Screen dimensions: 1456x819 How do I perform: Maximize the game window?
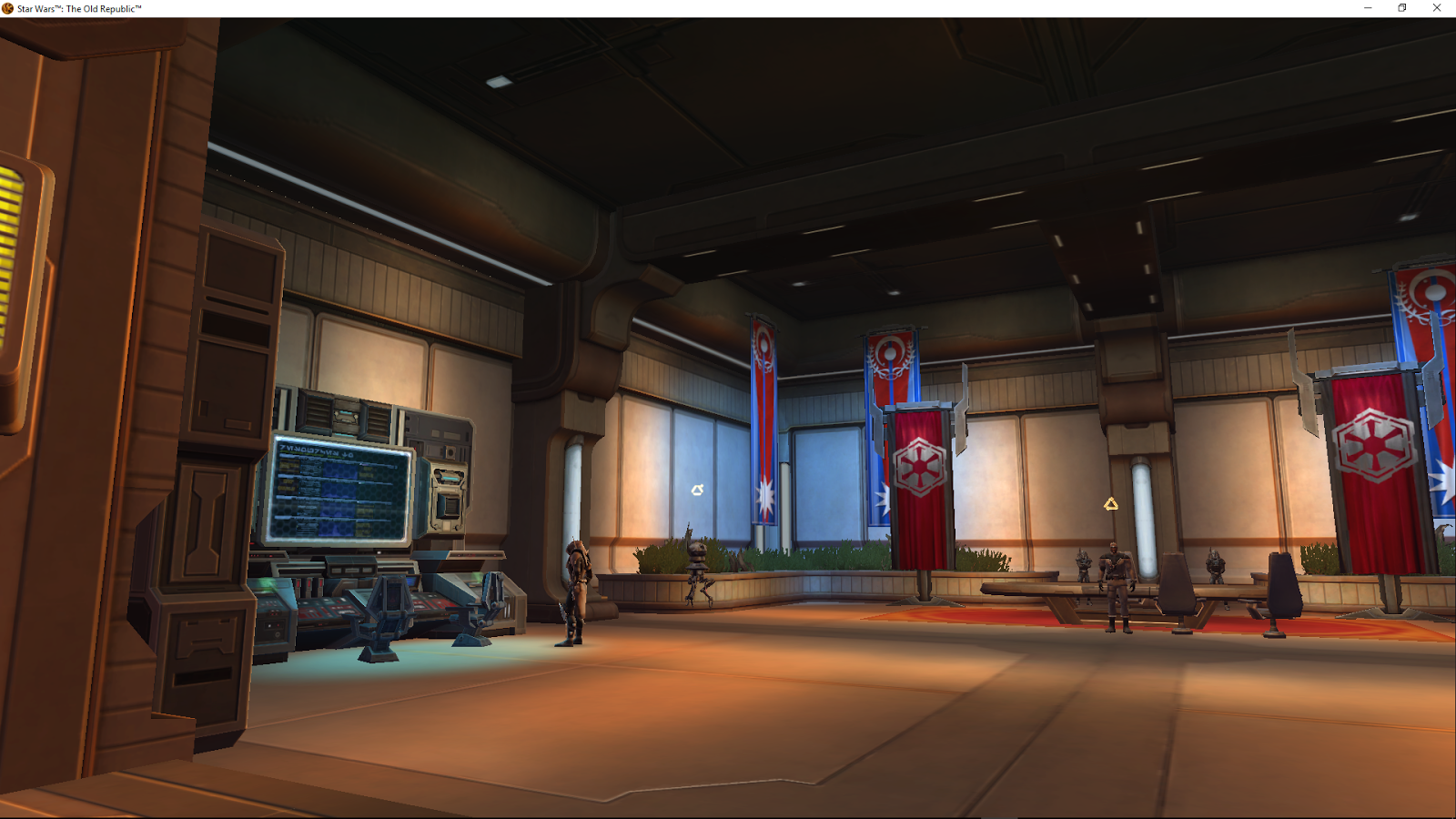click(1400, 7)
